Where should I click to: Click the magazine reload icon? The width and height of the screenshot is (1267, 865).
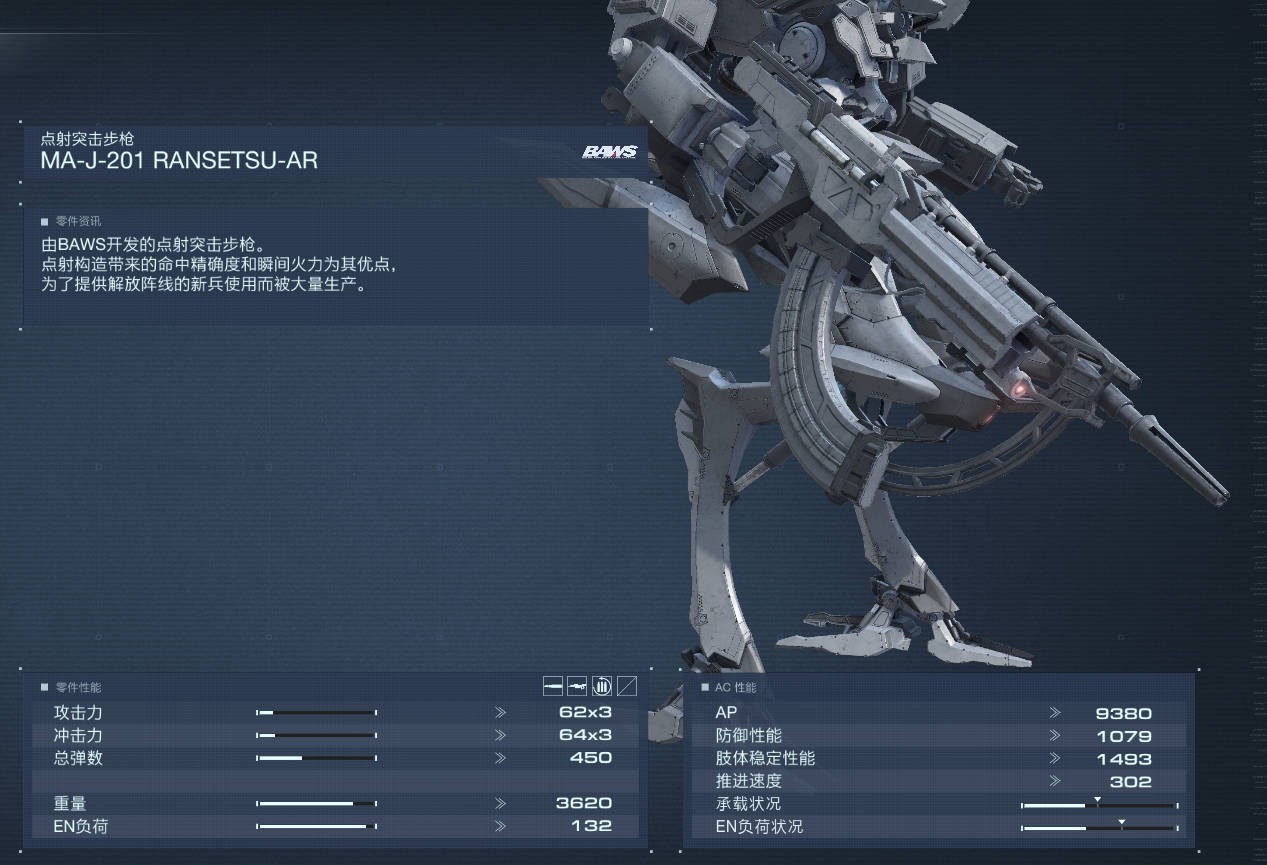tap(602, 686)
